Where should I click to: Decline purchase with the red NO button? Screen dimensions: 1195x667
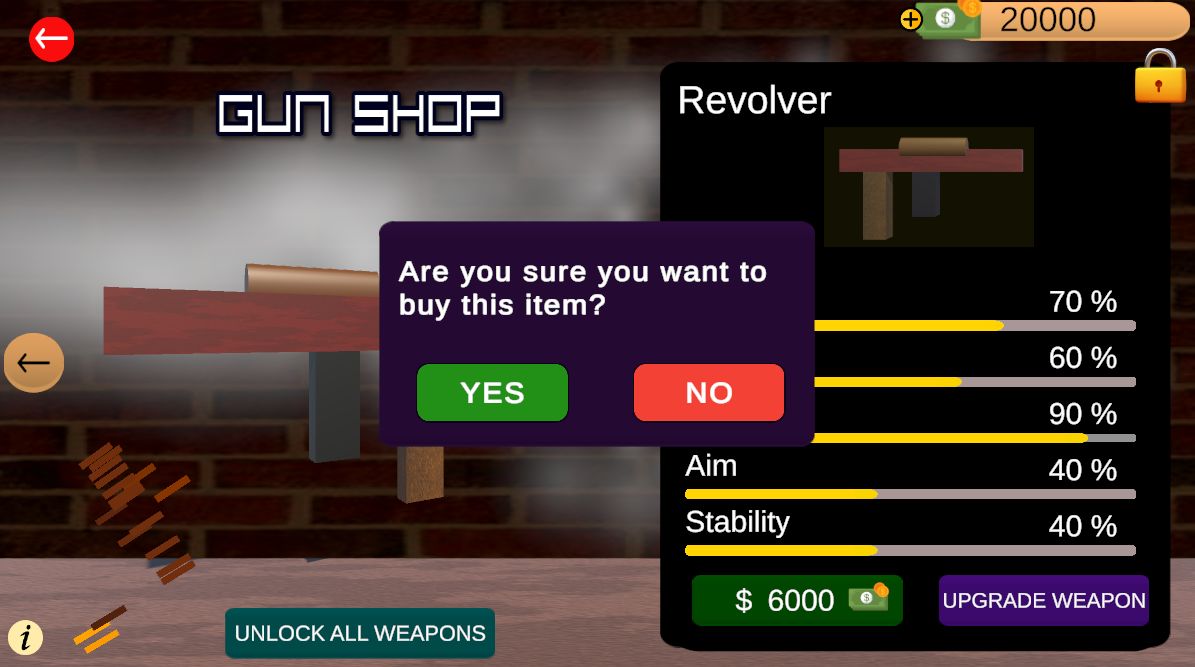[709, 392]
